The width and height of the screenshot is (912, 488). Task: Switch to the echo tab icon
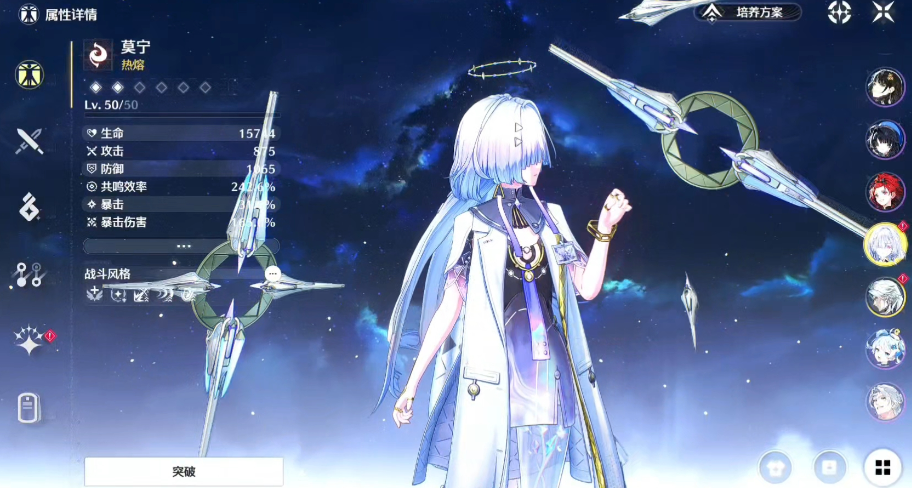29,207
